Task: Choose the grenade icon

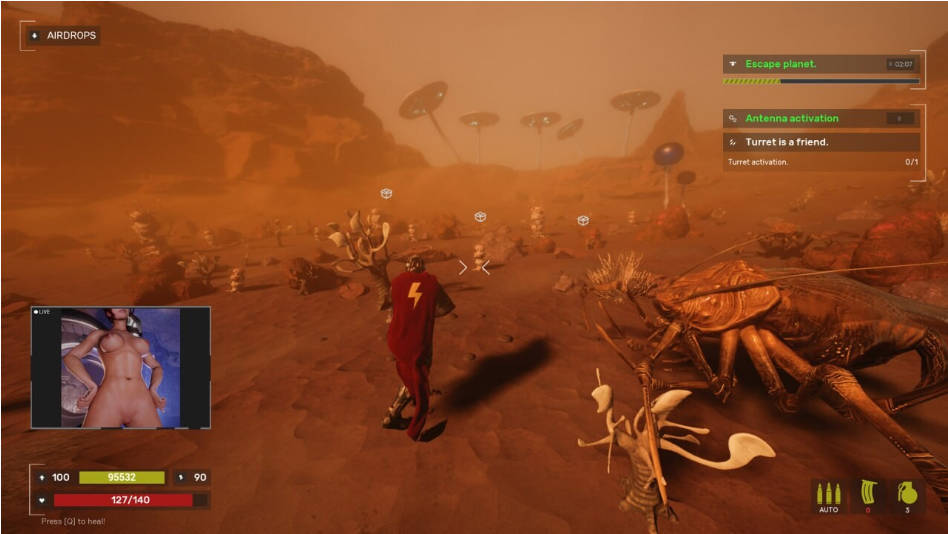Action: (x=908, y=496)
